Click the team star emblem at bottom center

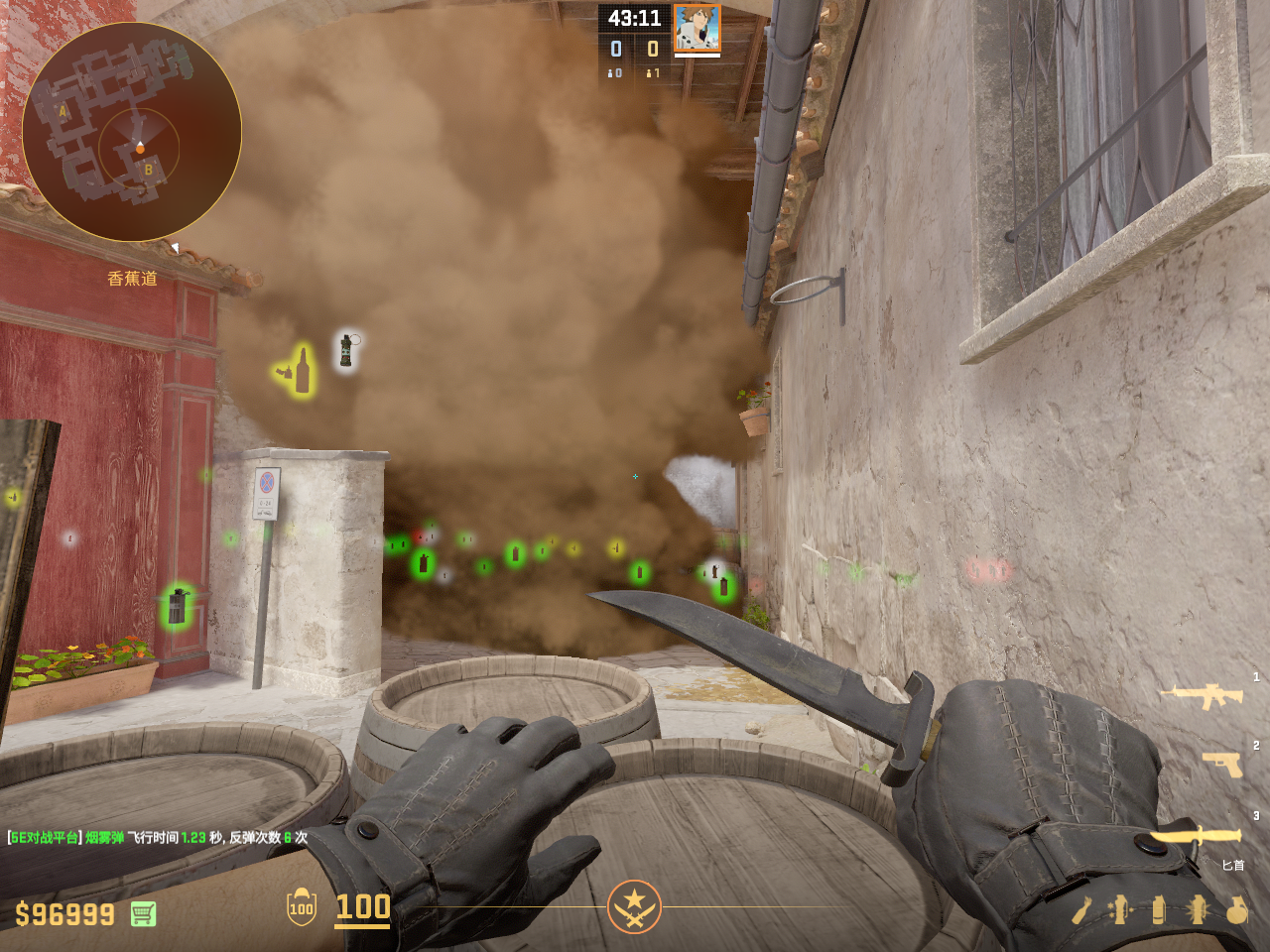point(634,906)
